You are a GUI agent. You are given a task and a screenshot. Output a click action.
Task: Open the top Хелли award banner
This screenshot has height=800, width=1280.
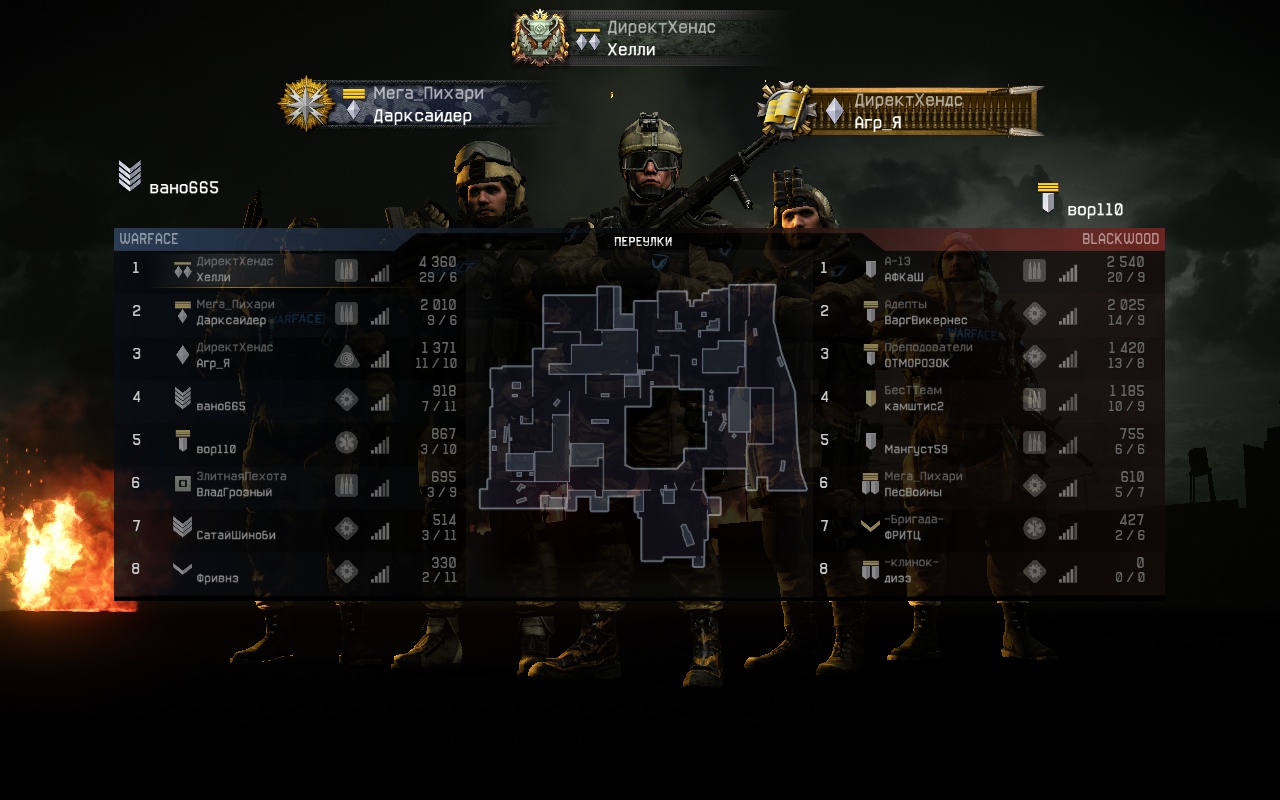[x=645, y=39]
